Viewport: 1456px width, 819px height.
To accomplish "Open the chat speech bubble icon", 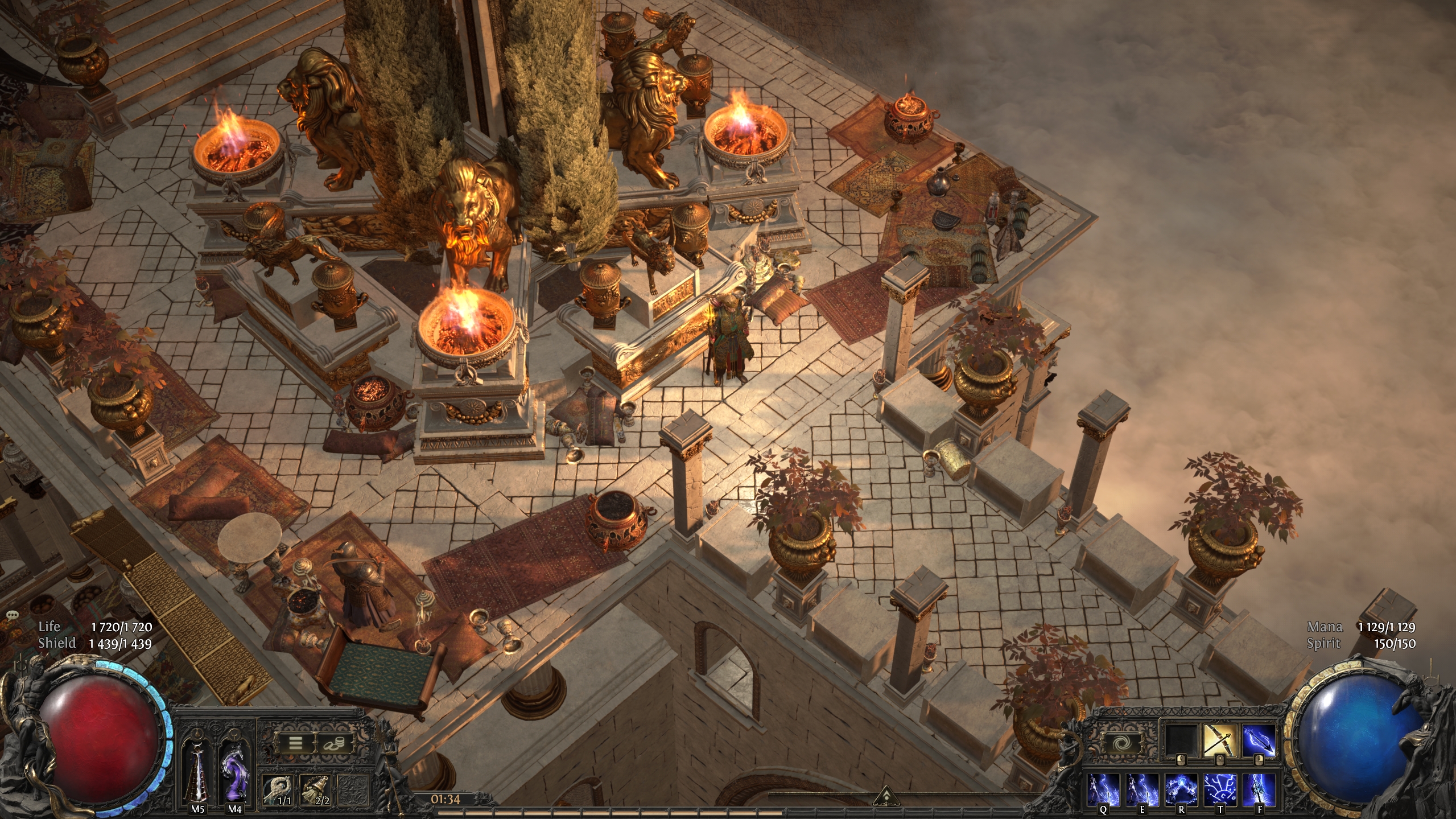I will [14, 615].
